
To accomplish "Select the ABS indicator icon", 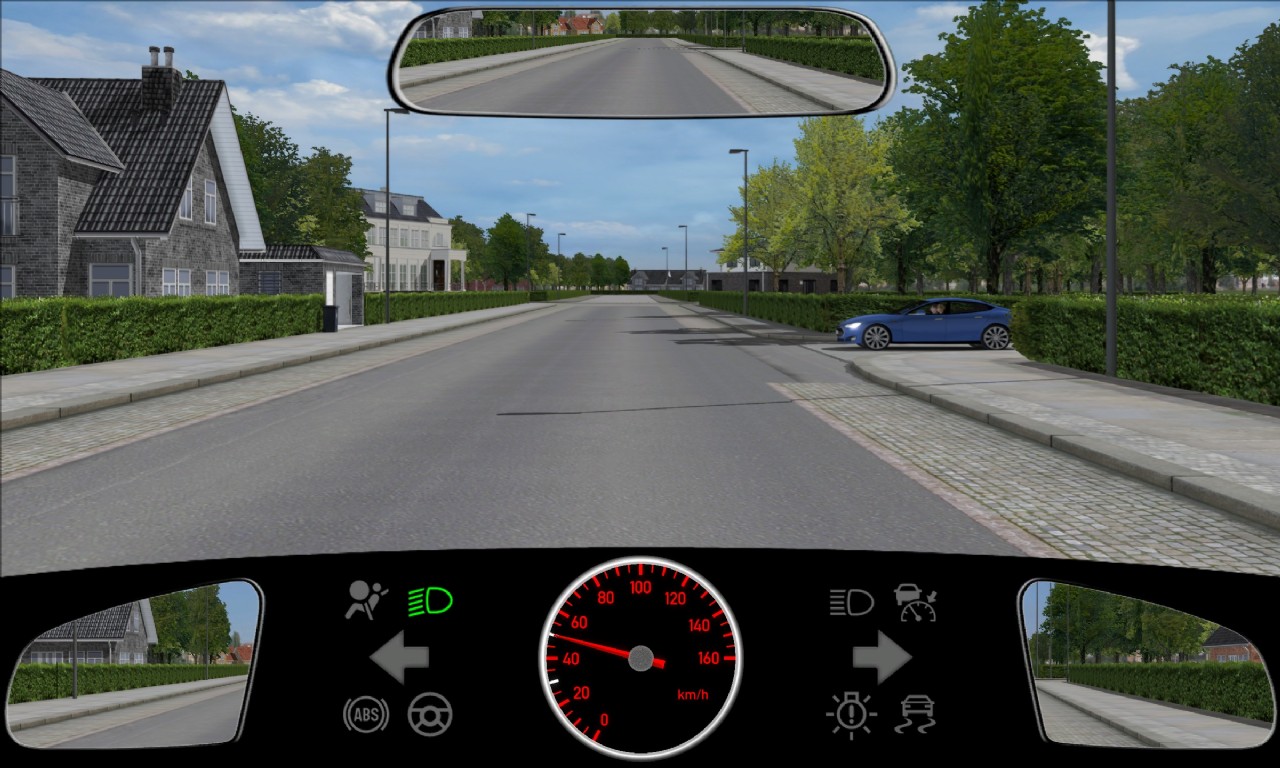I will [x=366, y=714].
